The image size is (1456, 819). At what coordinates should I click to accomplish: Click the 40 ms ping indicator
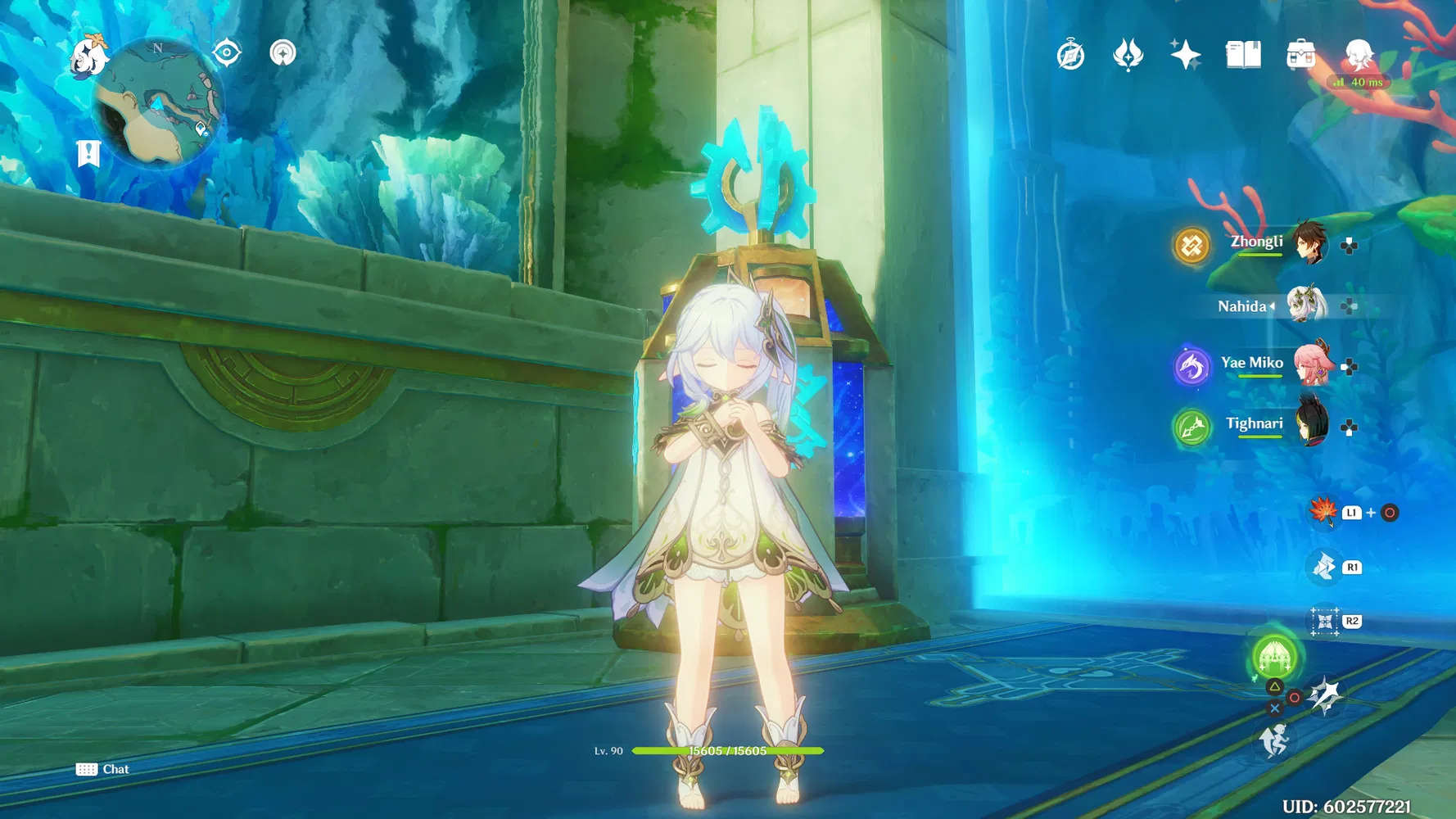pos(1360,82)
